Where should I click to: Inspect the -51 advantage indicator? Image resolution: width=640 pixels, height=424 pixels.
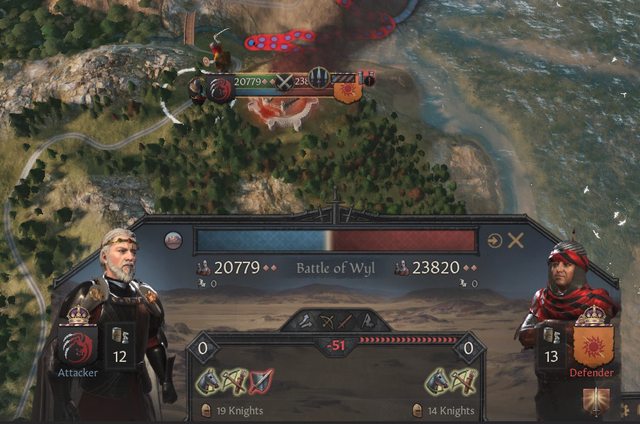[337, 346]
